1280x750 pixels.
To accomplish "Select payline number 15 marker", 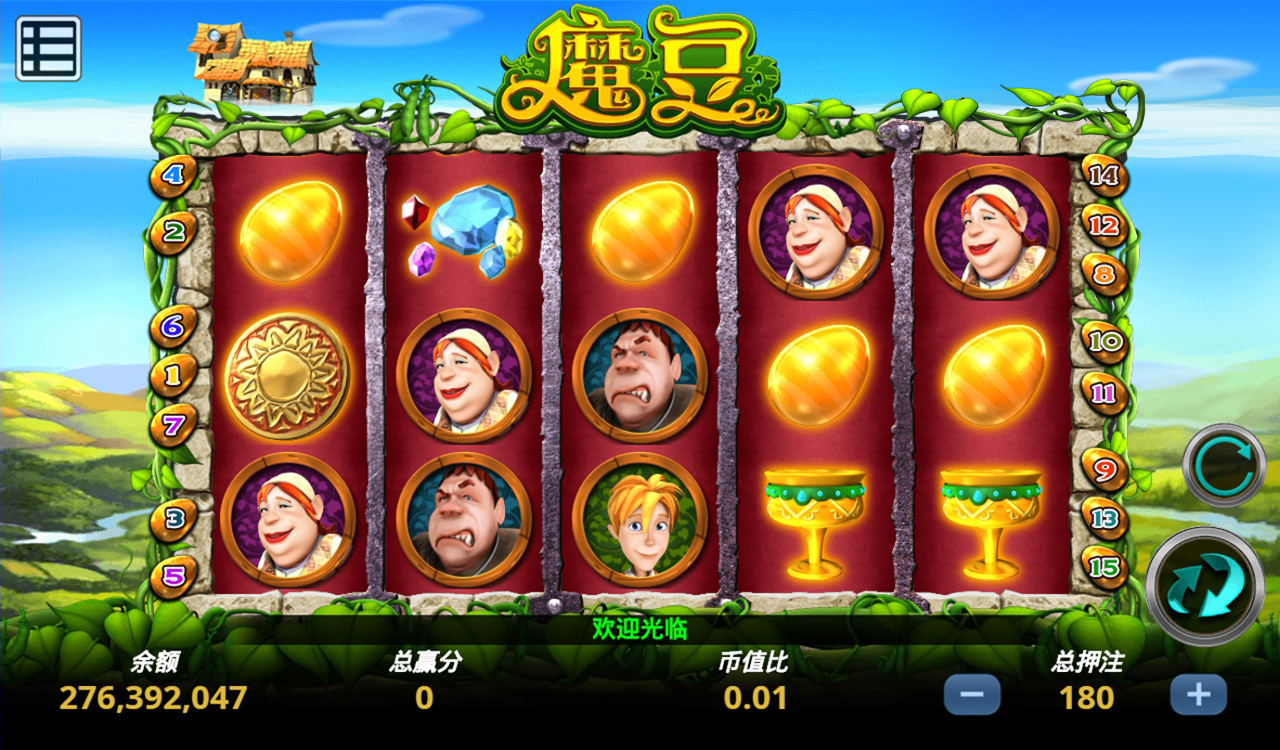I will click(1105, 567).
